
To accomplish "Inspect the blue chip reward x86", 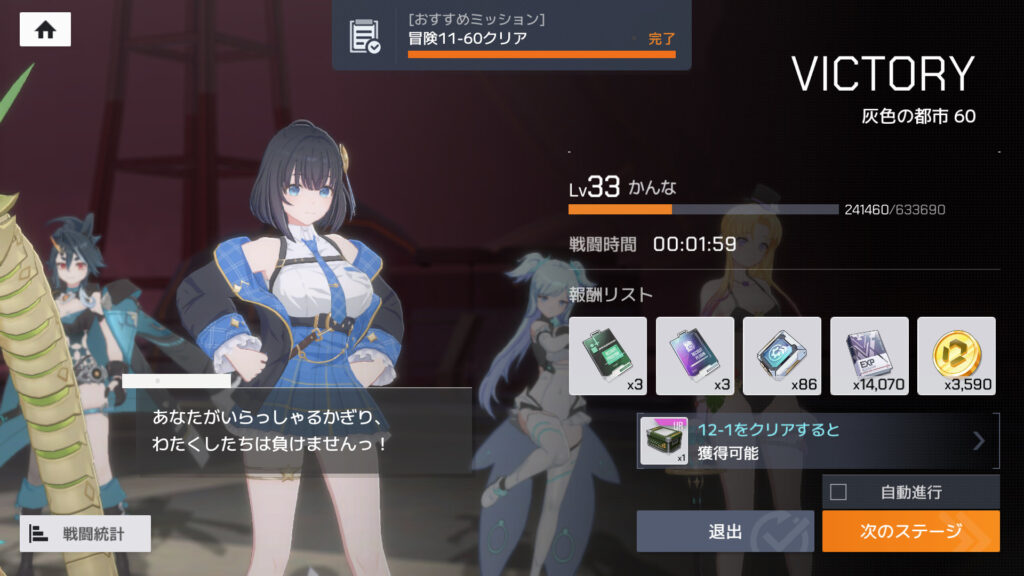I will (x=782, y=355).
